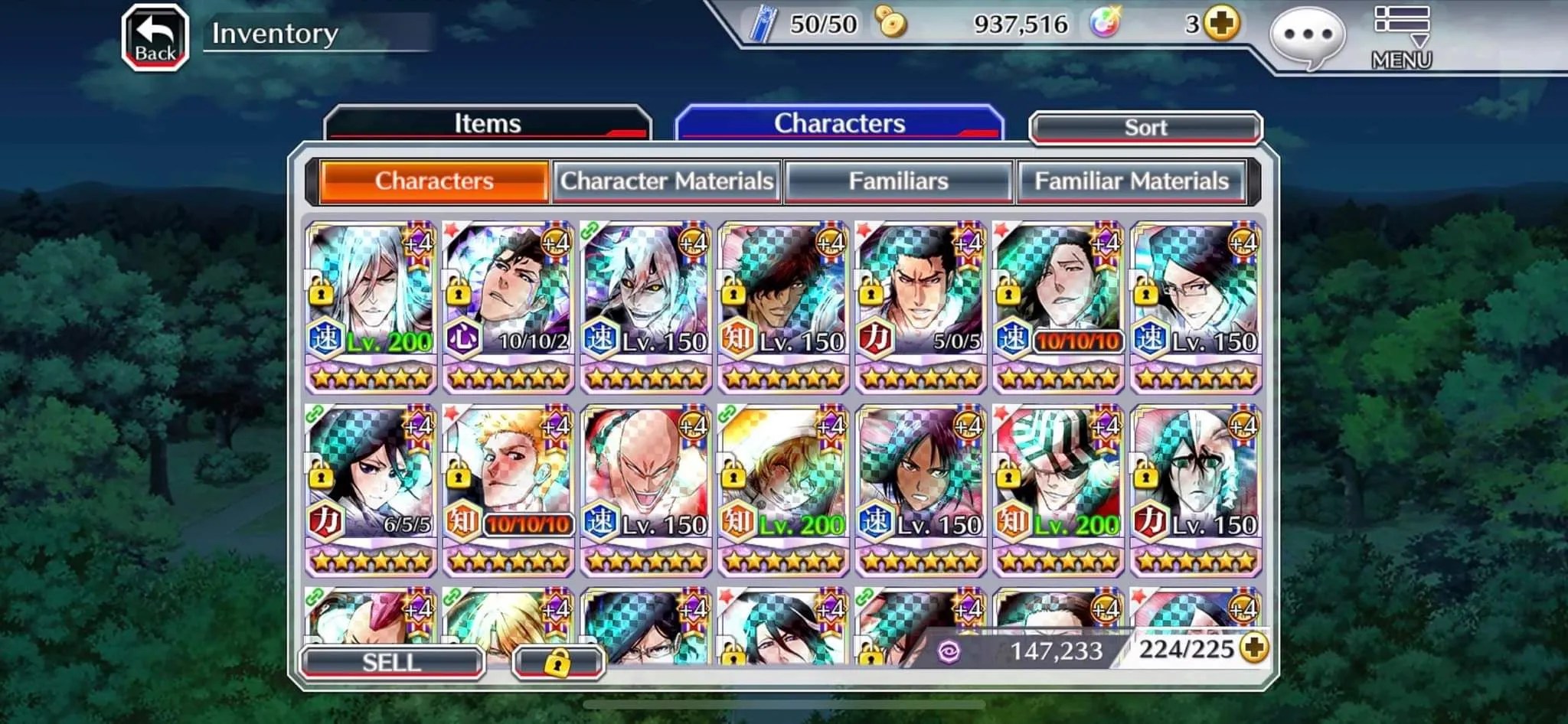Viewport: 1568px width, 724px height.
Task: Pick the striped-hat eyepatch Lv. 200 character
Action: [1058, 490]
